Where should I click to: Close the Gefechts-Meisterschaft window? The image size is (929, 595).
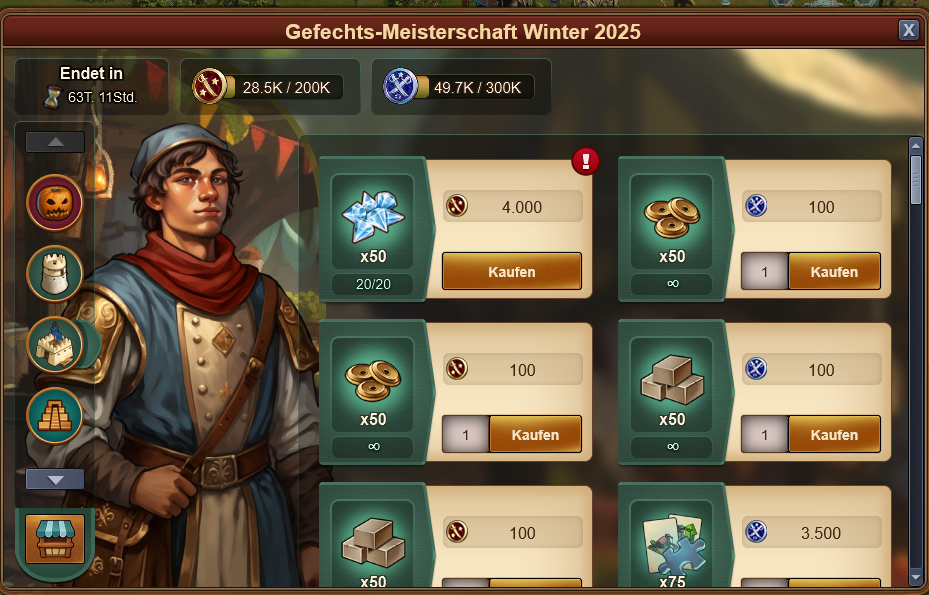click(908, 30)
